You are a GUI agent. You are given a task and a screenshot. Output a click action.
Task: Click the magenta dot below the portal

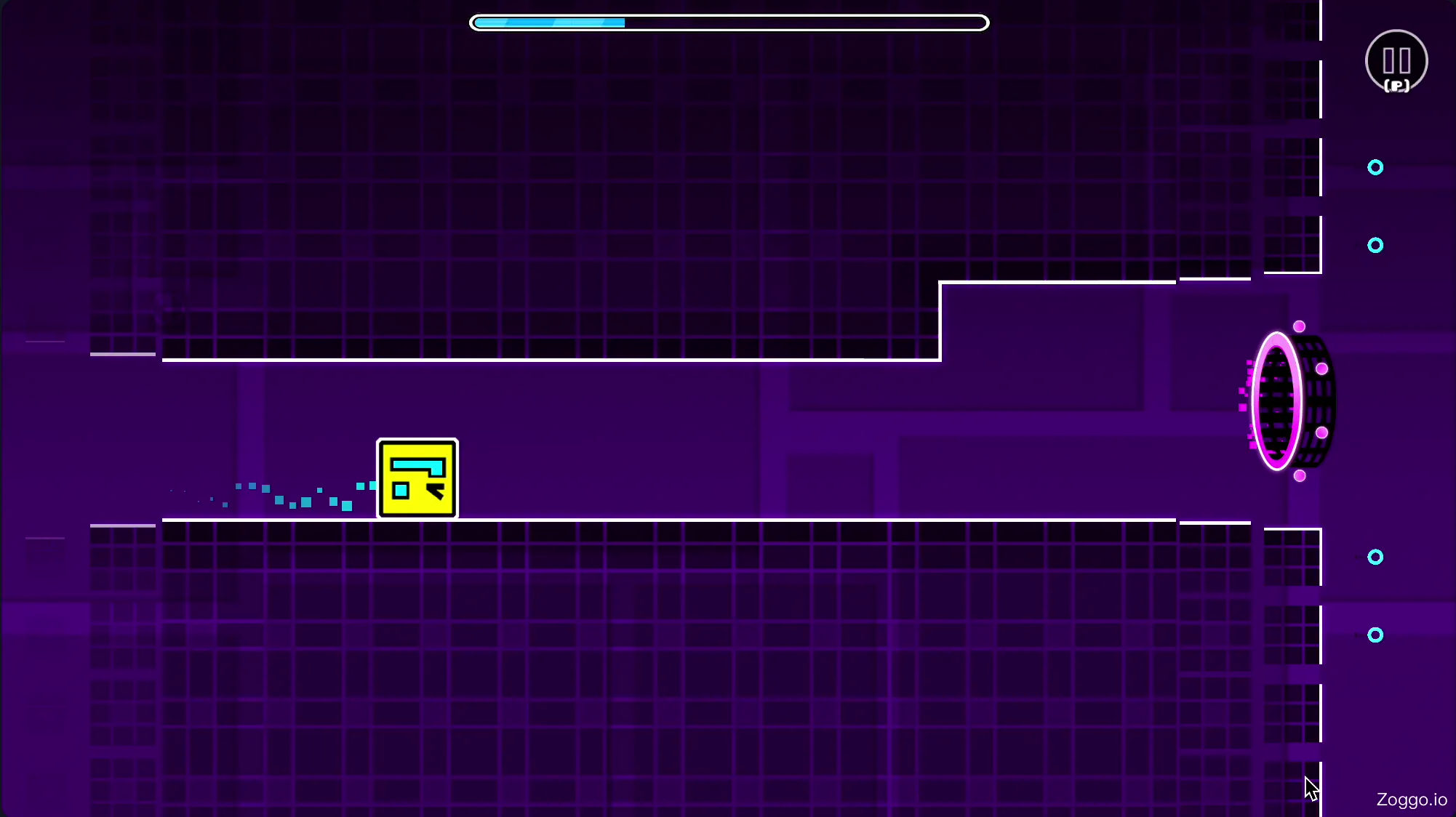point(1299,475)
